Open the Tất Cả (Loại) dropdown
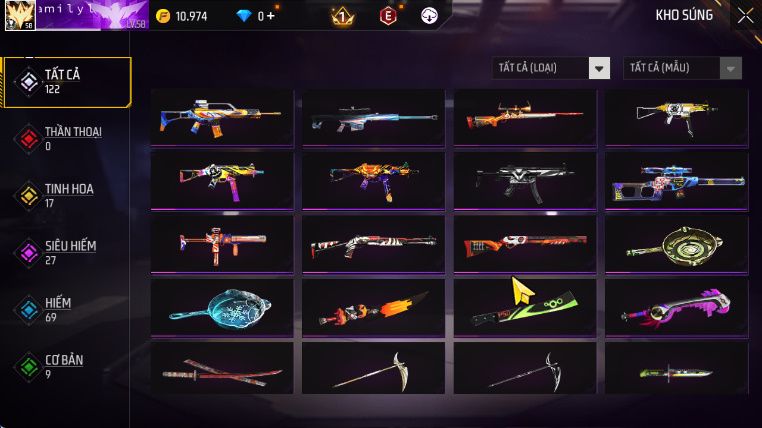The image size is (762, 428). point(552,68)
